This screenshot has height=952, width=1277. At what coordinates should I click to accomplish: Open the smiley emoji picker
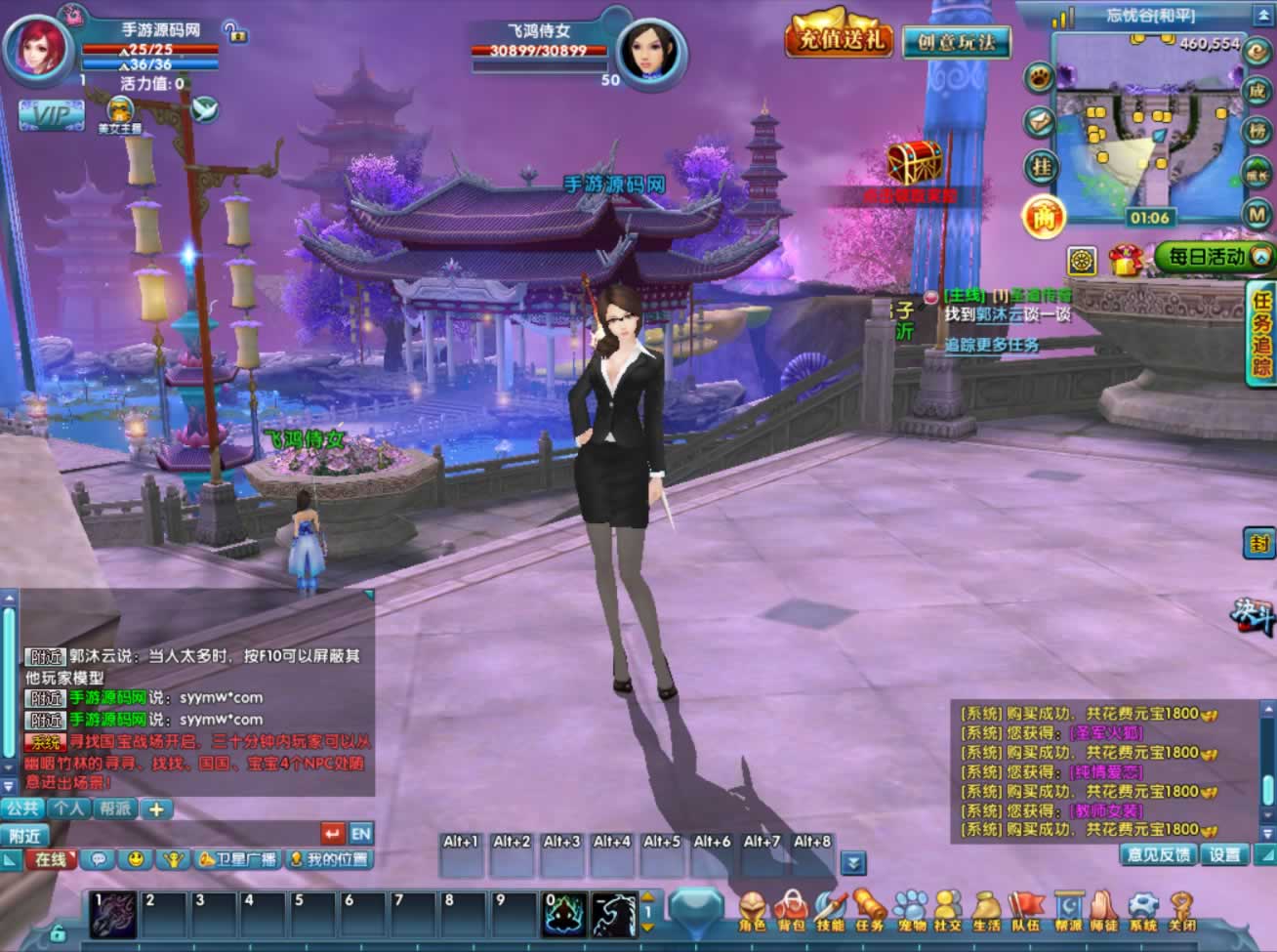coord(137,860)
